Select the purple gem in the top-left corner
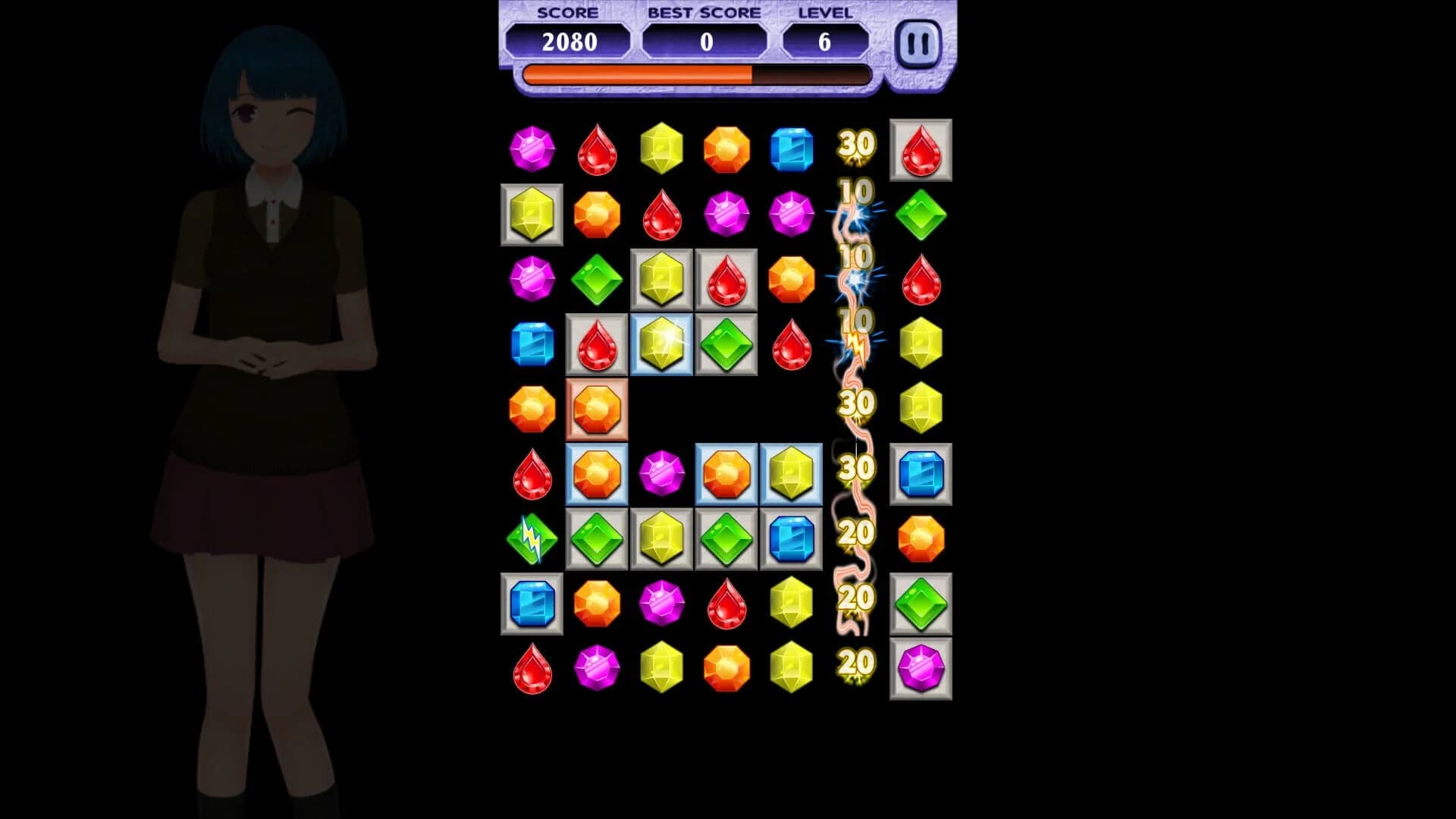The width and height of the screenshot is (1456, 819). (531, 149)
